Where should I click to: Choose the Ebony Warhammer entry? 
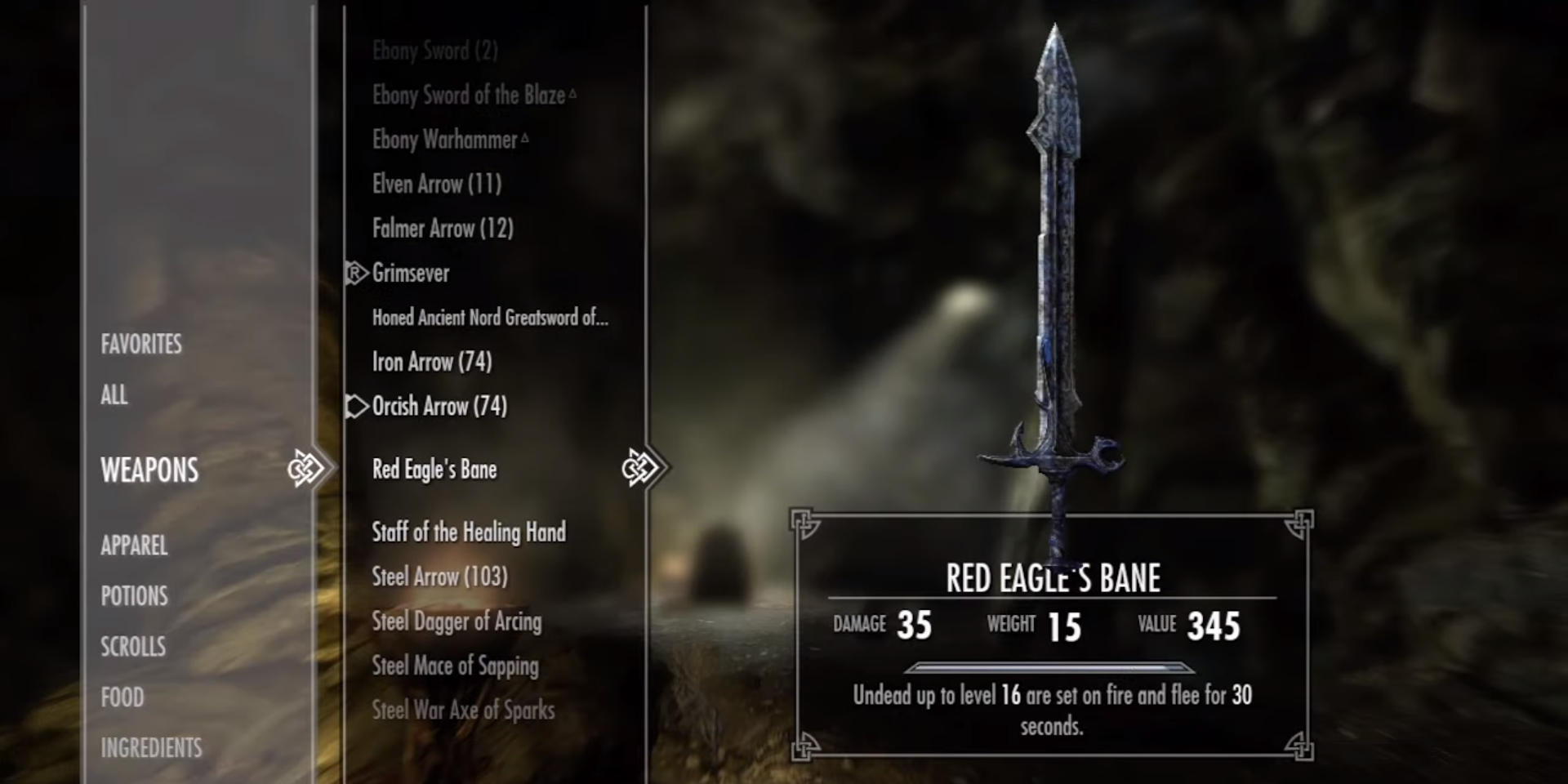pyautogui.click(x=445, y=140)
